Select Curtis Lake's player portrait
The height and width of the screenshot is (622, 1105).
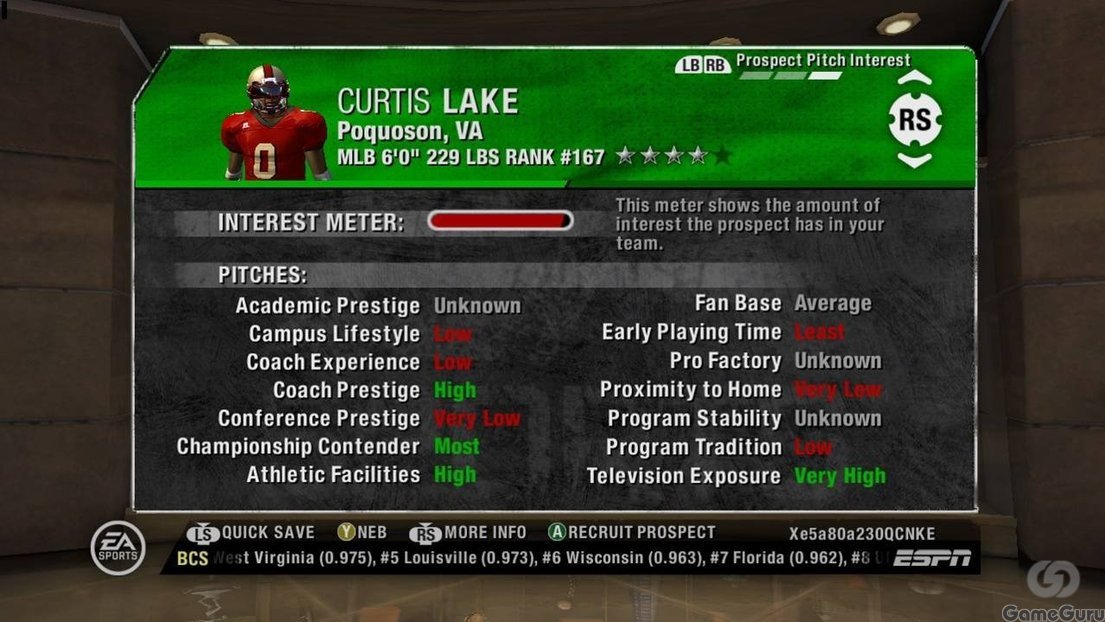272,124
